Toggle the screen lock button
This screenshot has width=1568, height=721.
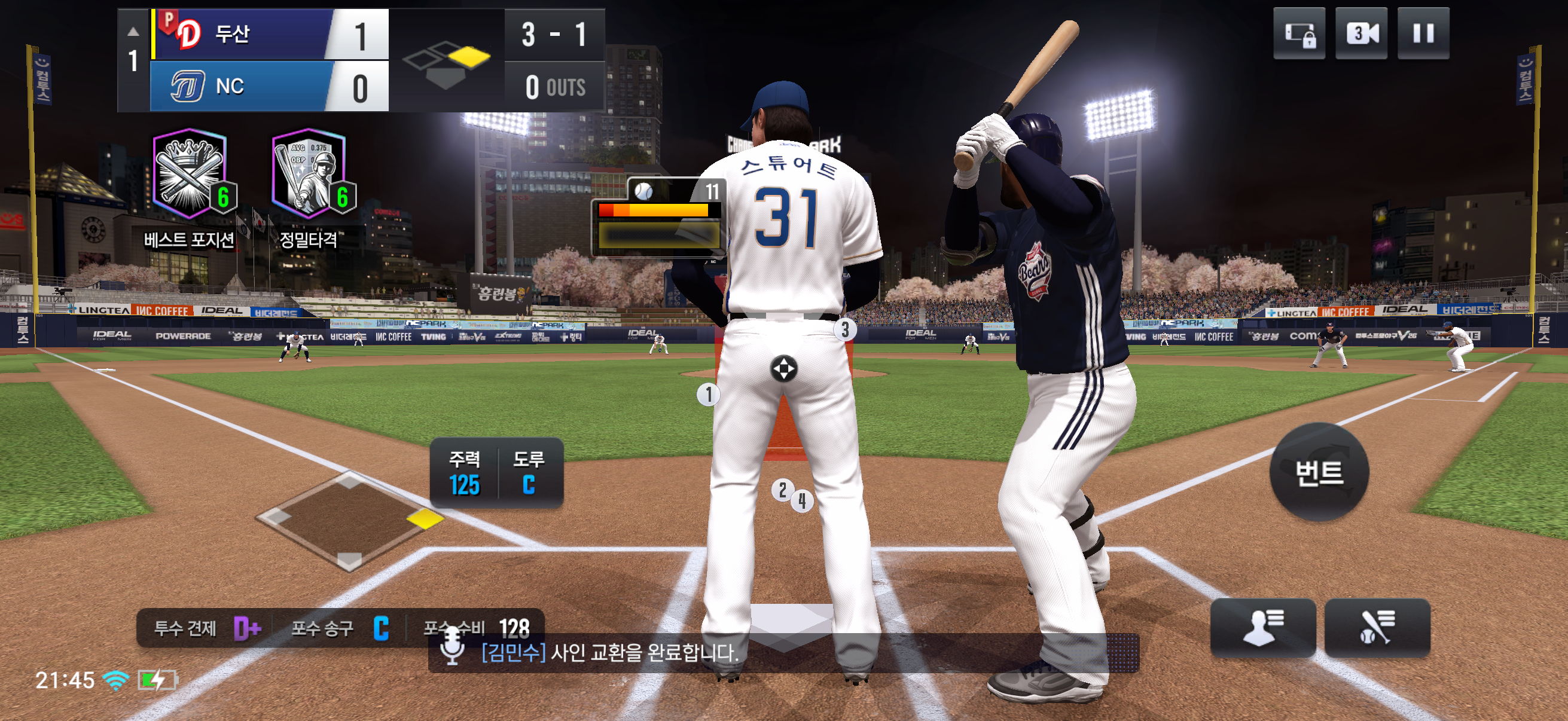[x=1298, y=33]
